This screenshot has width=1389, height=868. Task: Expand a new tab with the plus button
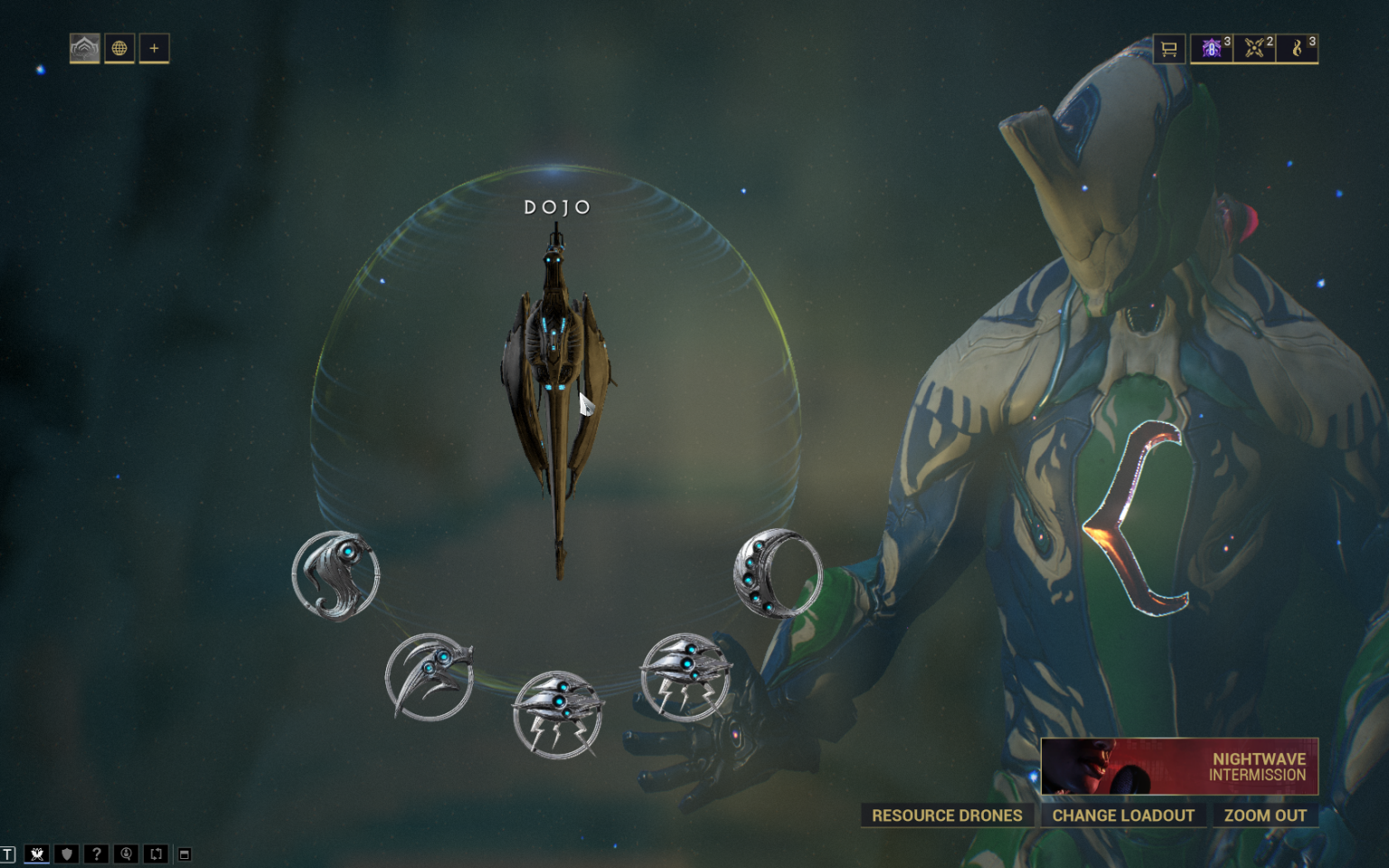tap(153, 49)
